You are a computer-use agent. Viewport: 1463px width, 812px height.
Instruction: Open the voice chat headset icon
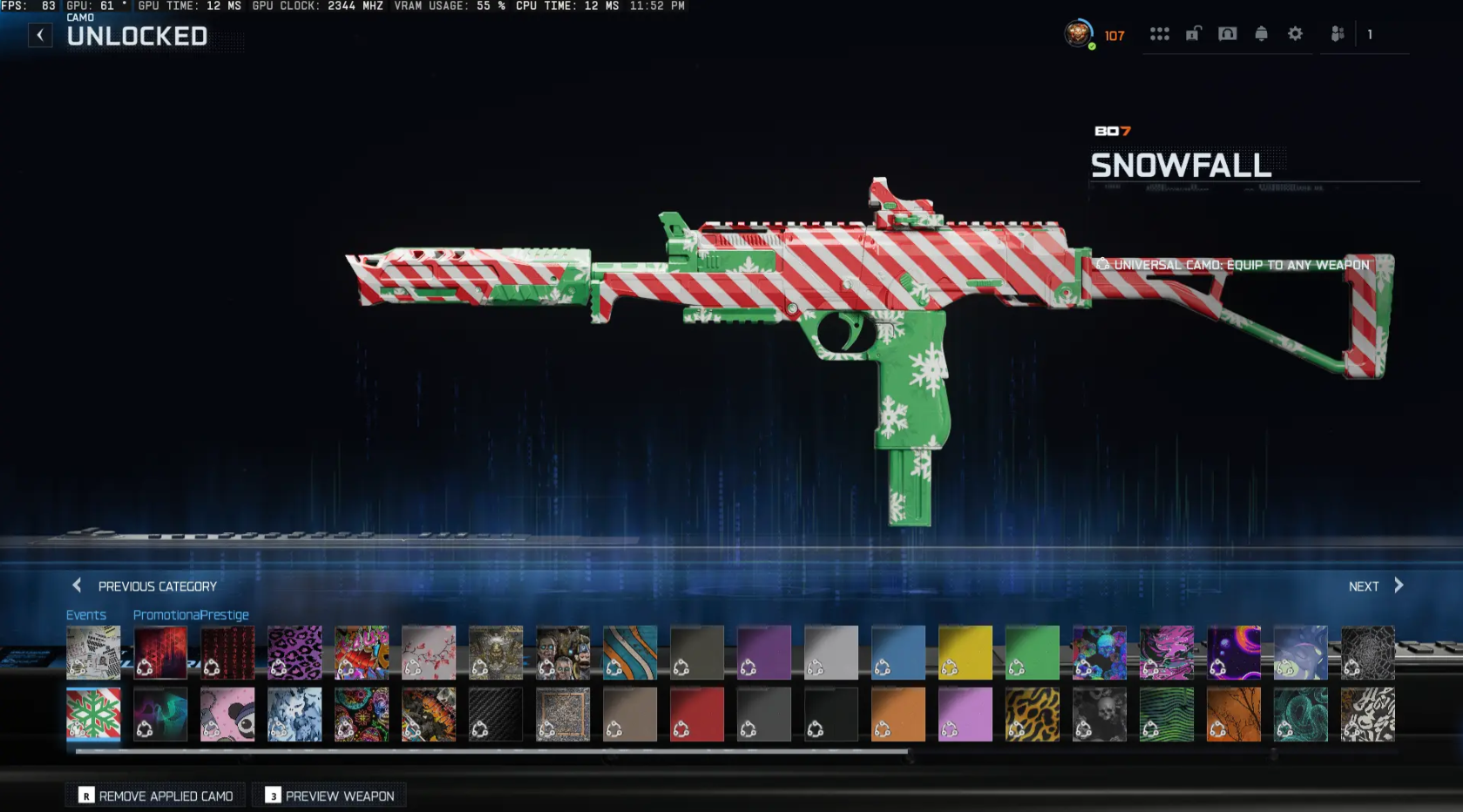[1228, 34]
